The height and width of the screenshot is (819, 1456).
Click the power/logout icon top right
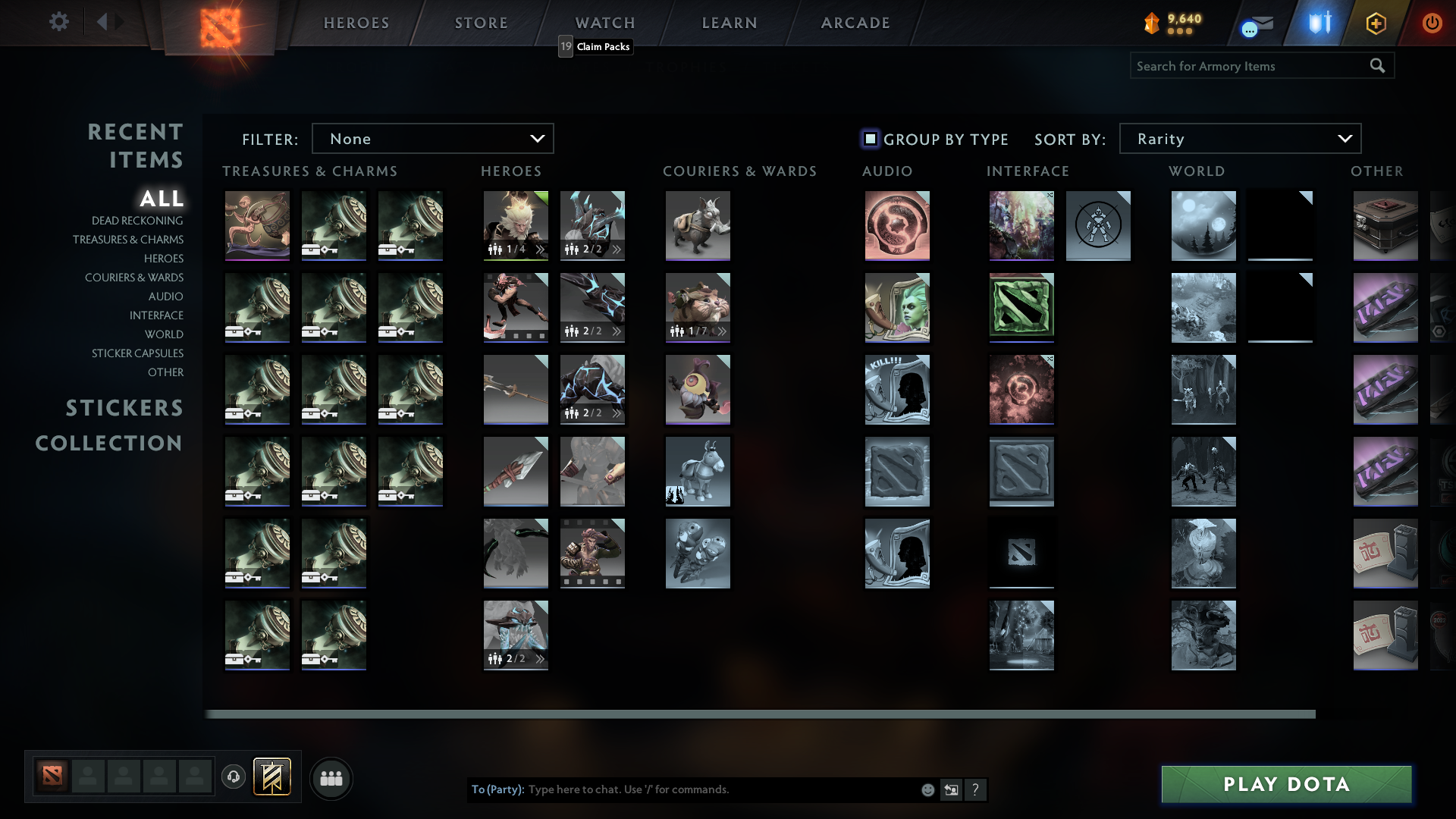pos(1432,23)
